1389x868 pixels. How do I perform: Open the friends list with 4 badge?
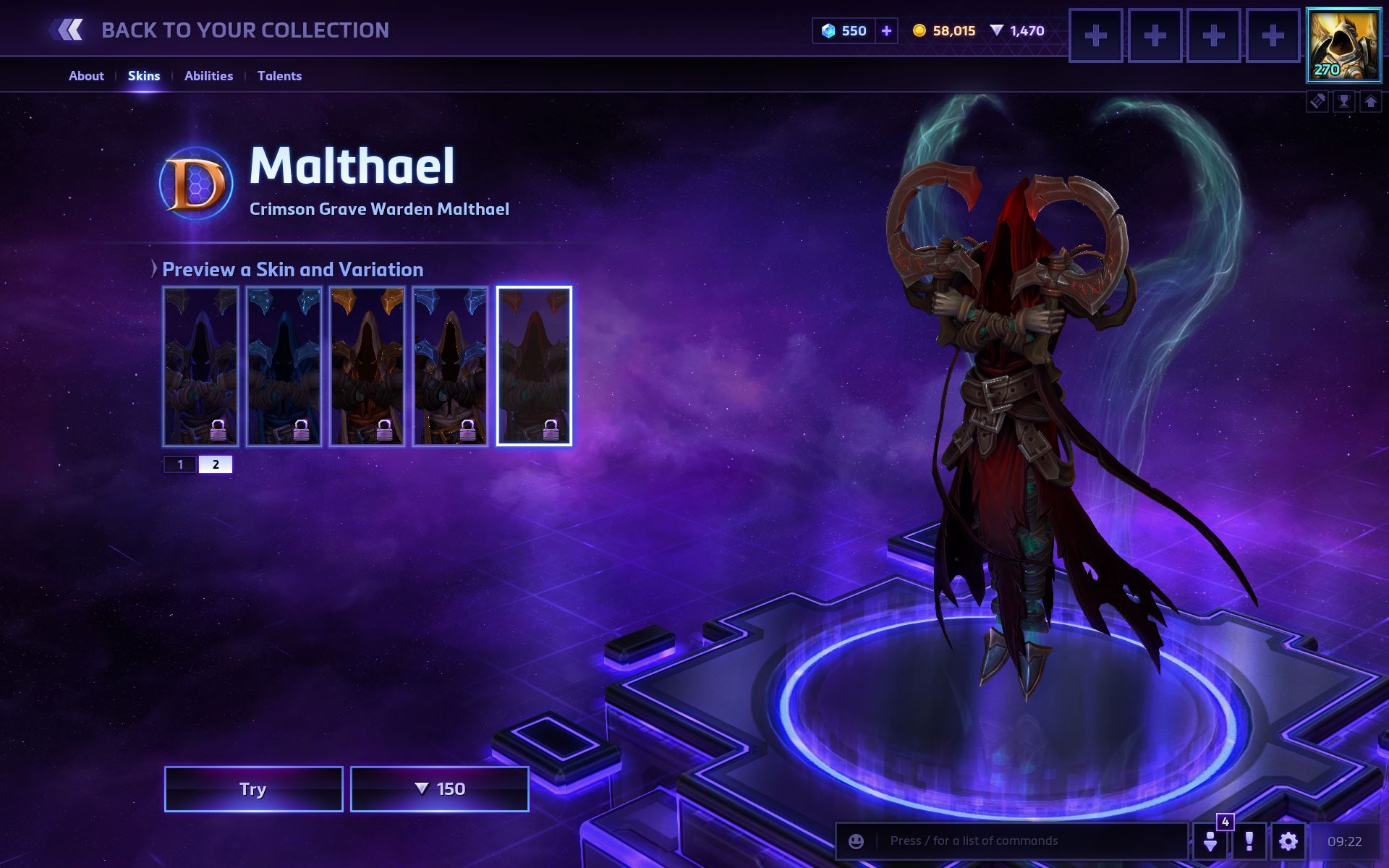tap(1210, 841)
